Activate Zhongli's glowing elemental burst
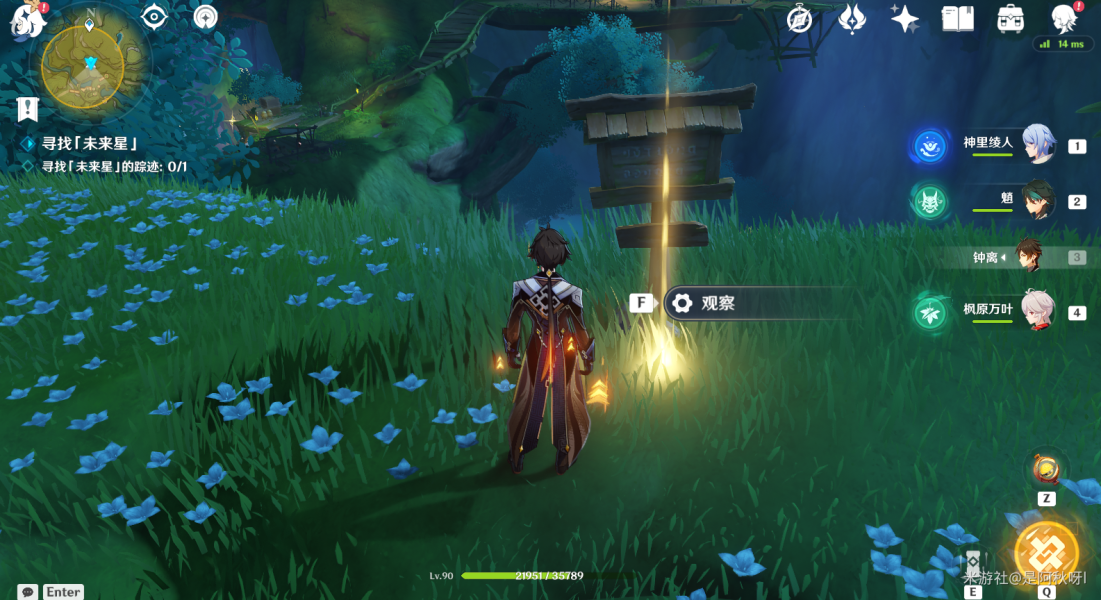The width and height of the screenshot is (1101, 600). pyautogui.click(x=1046, y=552)
